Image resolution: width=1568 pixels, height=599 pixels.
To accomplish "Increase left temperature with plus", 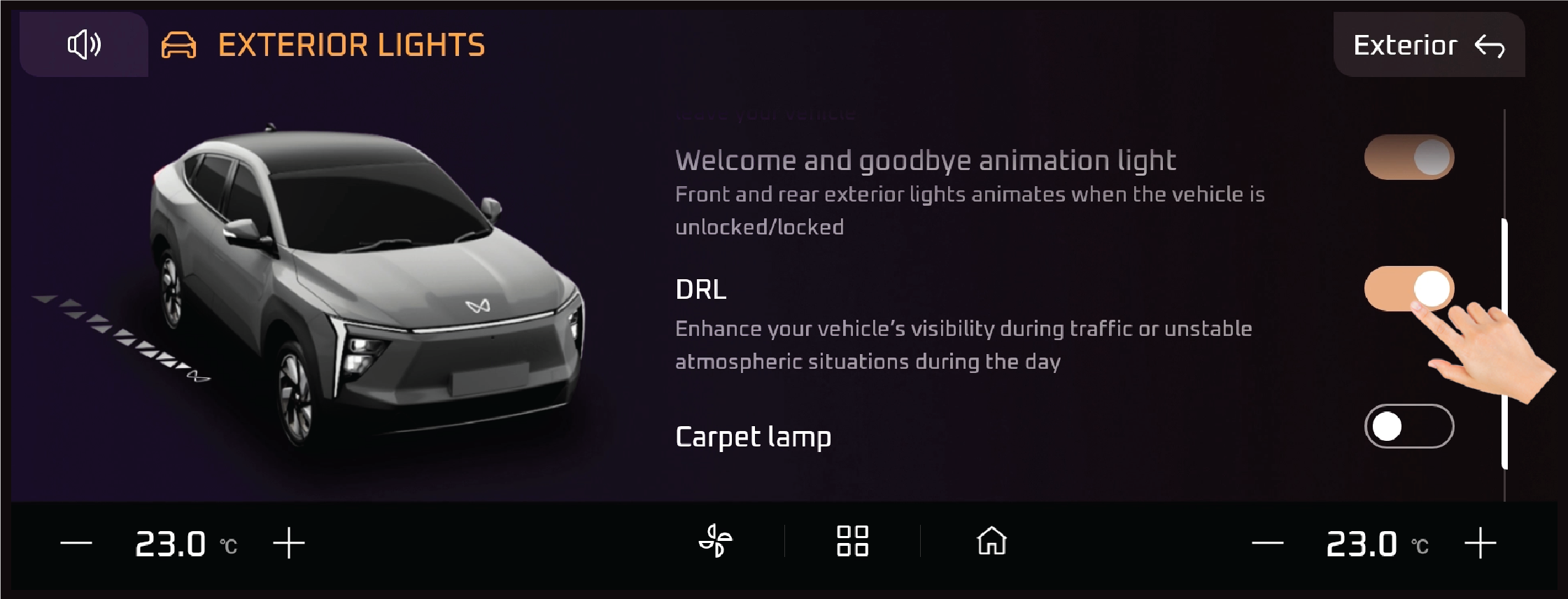I will click(x=288, y=543).
